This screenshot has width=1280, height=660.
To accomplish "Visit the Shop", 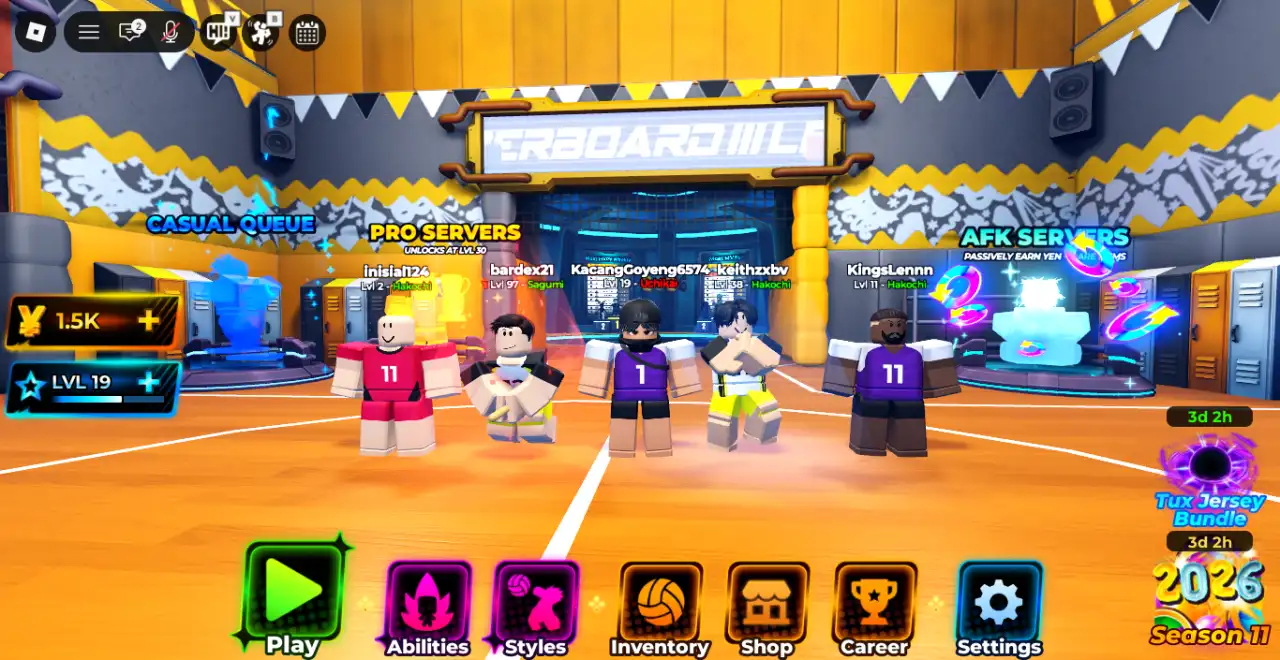I will coord(767,601).
